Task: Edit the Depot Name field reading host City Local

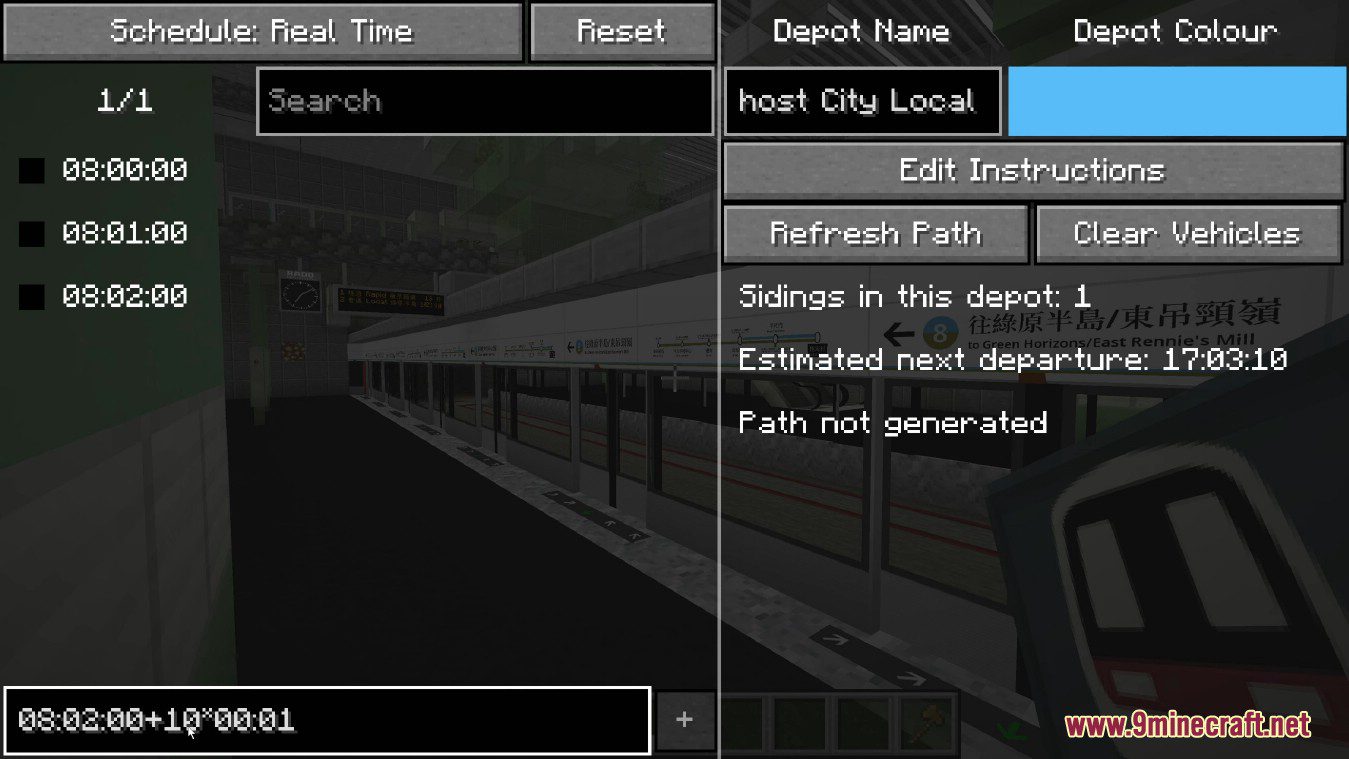Action: coord(862,100)
